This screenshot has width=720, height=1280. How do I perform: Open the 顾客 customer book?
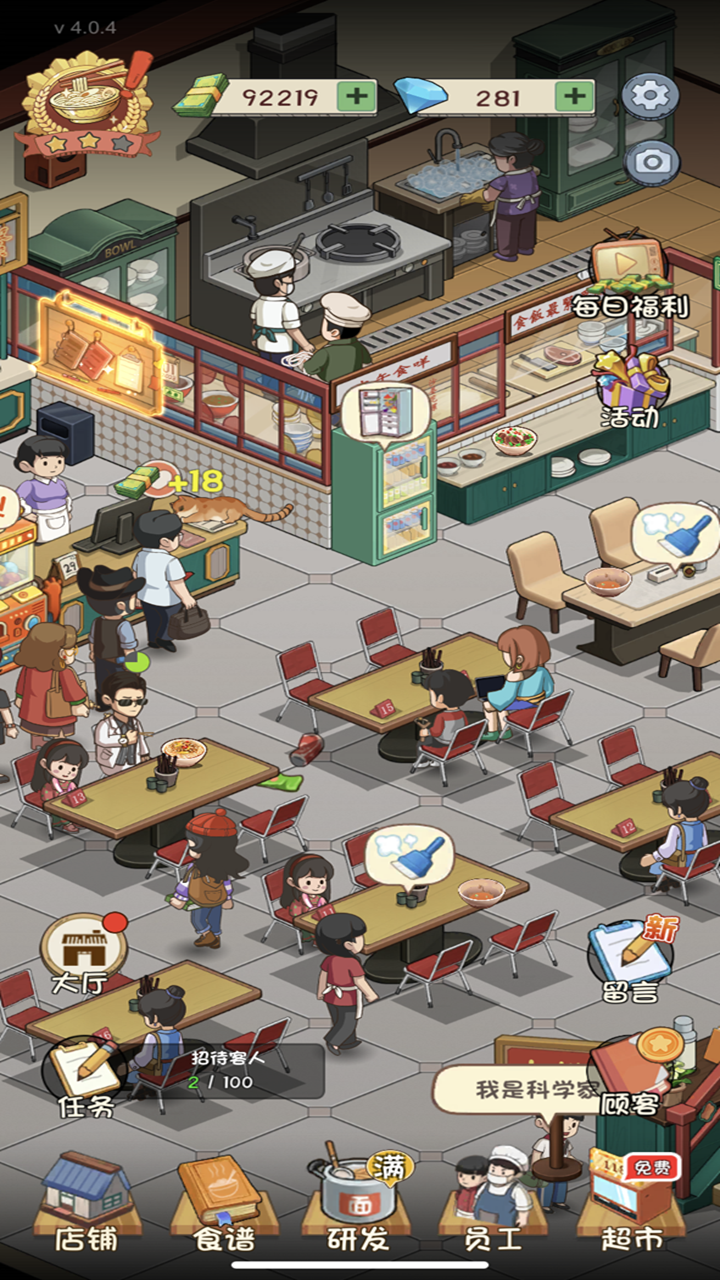point(632,1075)
